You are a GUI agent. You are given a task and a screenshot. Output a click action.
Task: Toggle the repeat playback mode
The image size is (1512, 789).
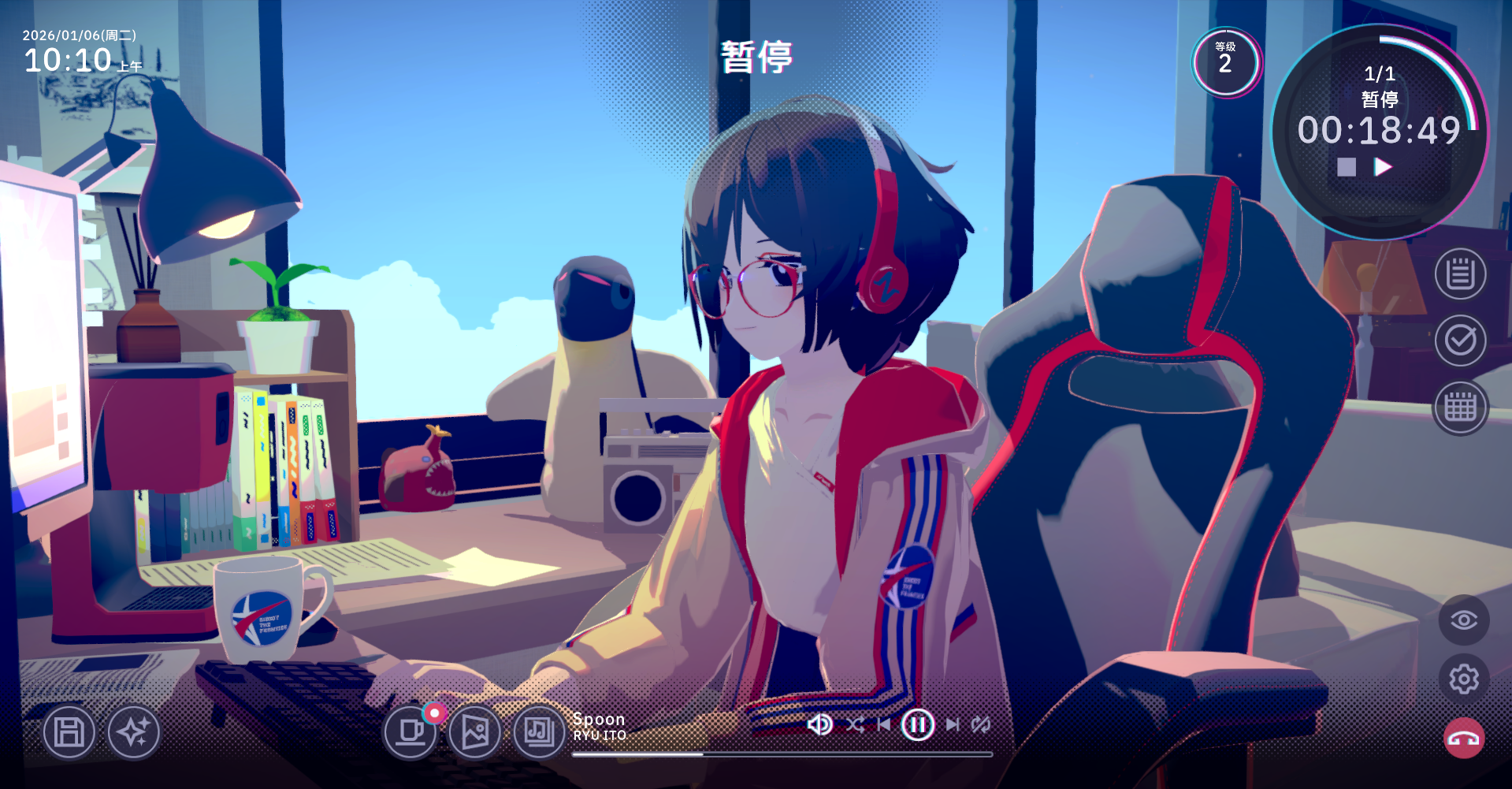[x=981, y=724]
